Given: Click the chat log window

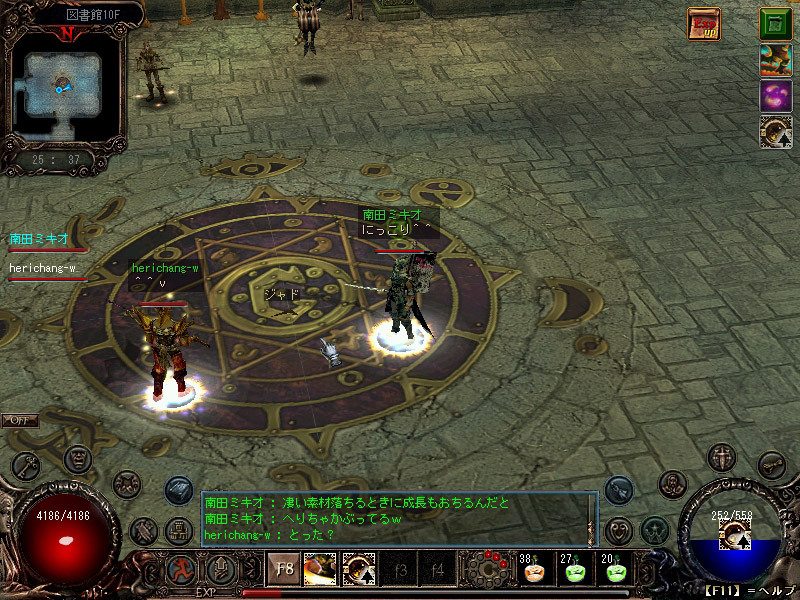Looking at the screenshot, I should pyautogui.click(x=398, y=518).
